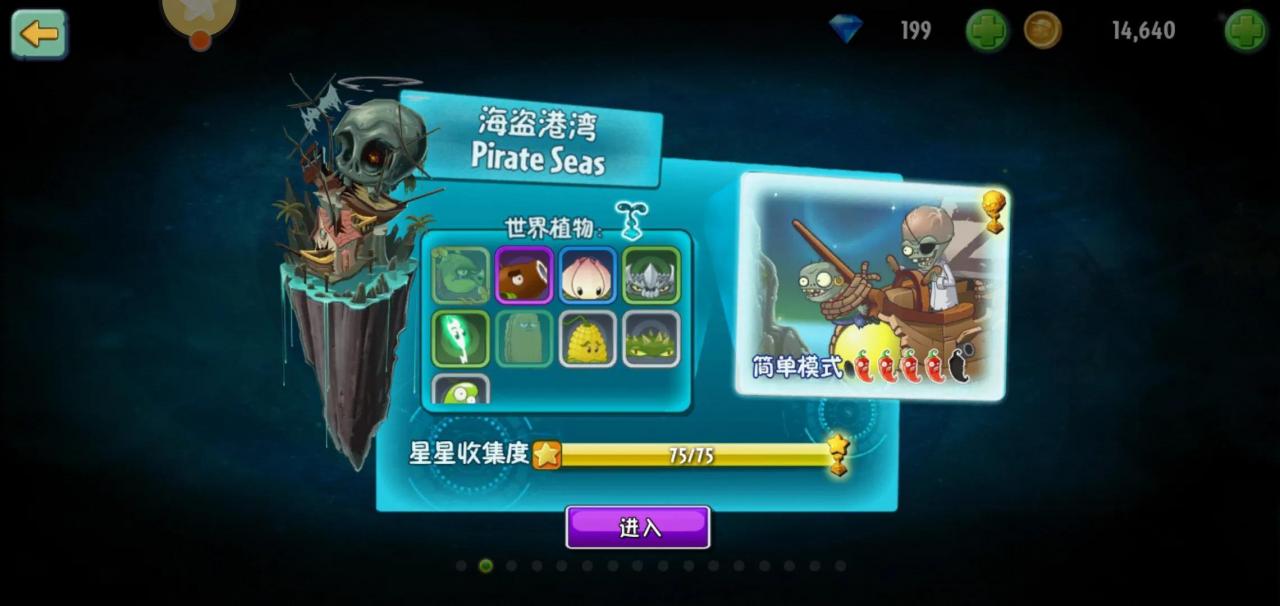Image resolution: width=1280 pixels, height=606 pixels.
Task: Select the highlighted green world page dot
Action: (486, 566)
